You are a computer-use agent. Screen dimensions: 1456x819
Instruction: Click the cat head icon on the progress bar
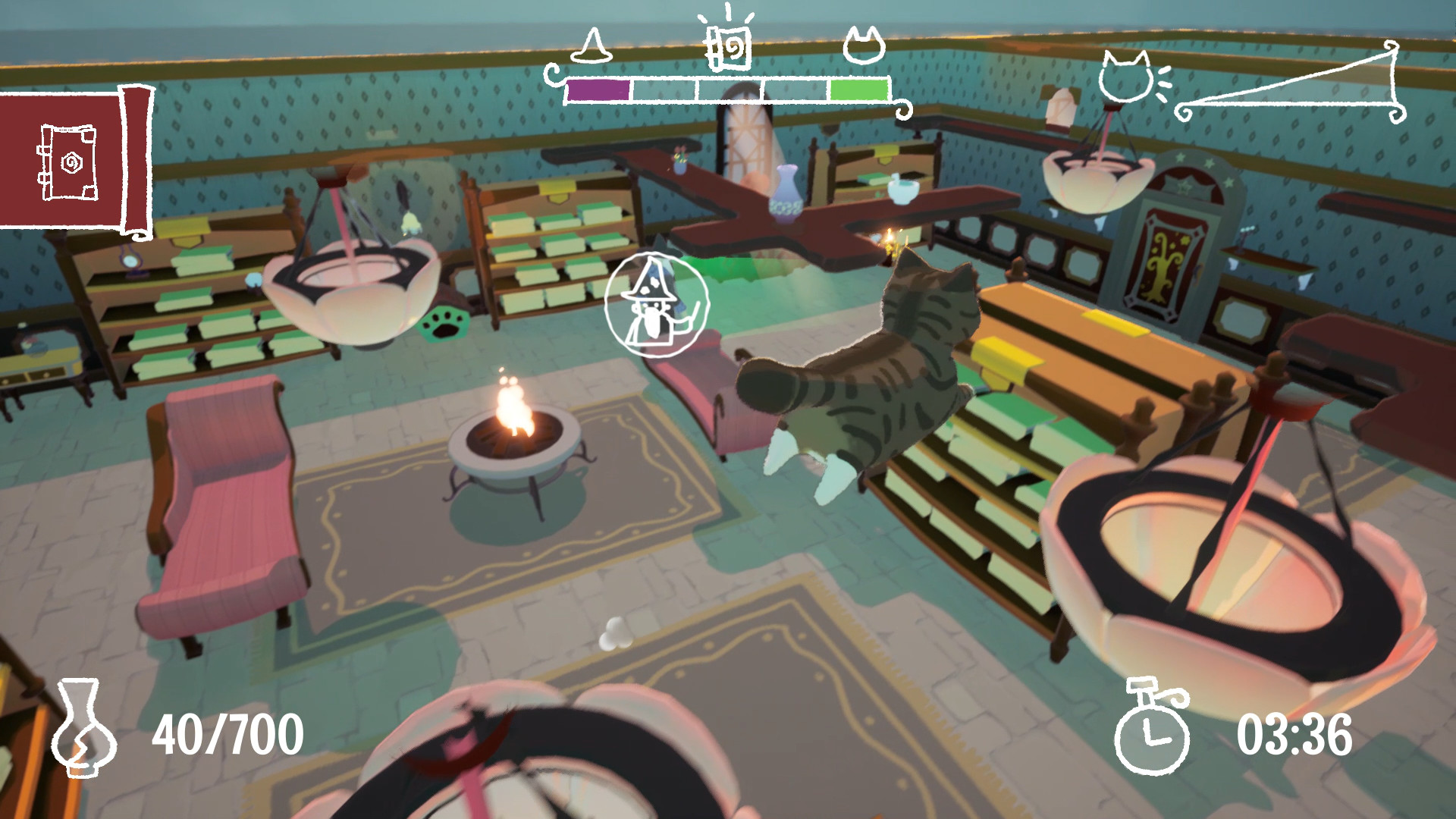pyautogui.click(x=864, y=45)
